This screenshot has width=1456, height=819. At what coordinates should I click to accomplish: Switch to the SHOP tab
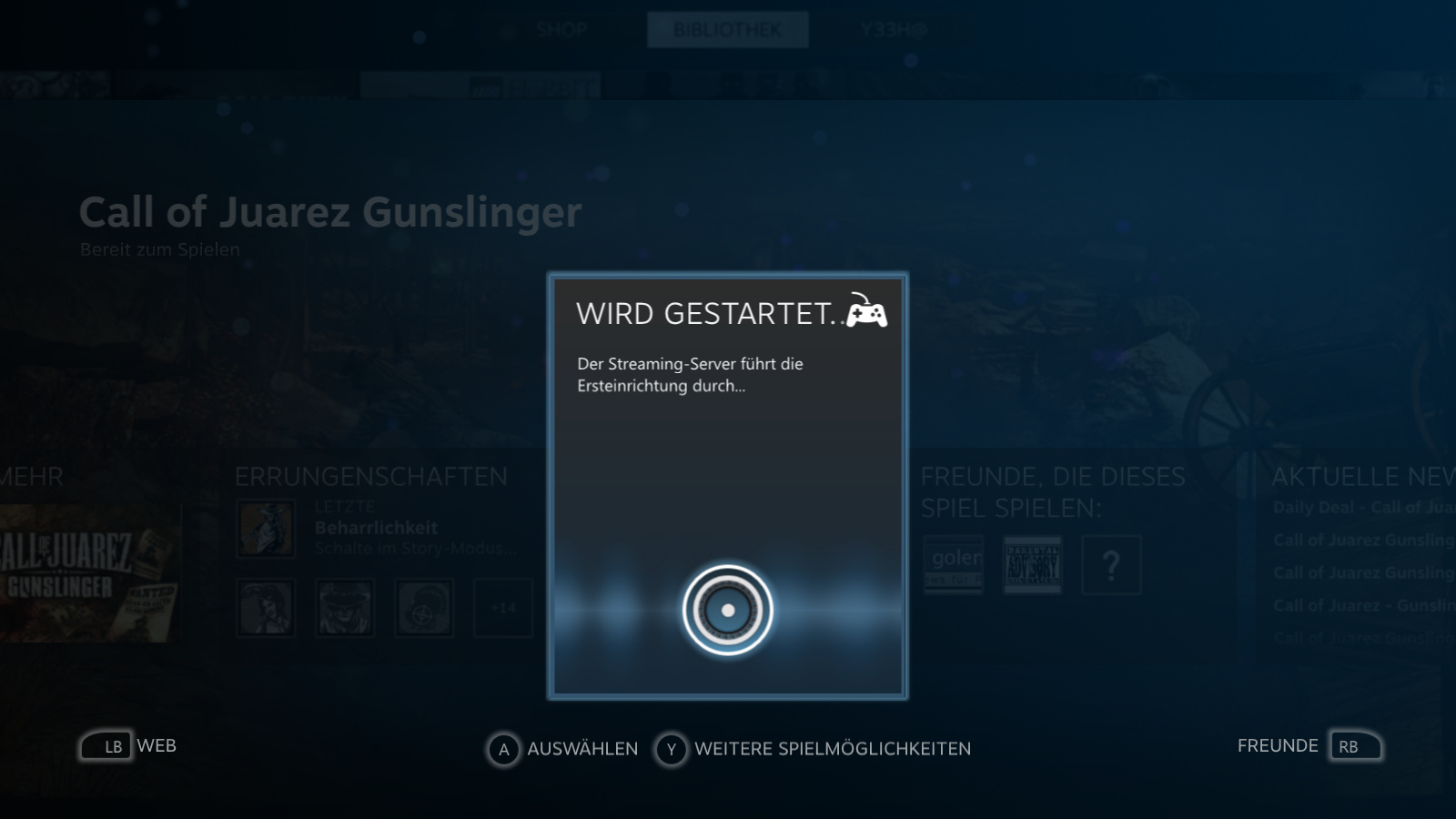click(x=561, y=29)
